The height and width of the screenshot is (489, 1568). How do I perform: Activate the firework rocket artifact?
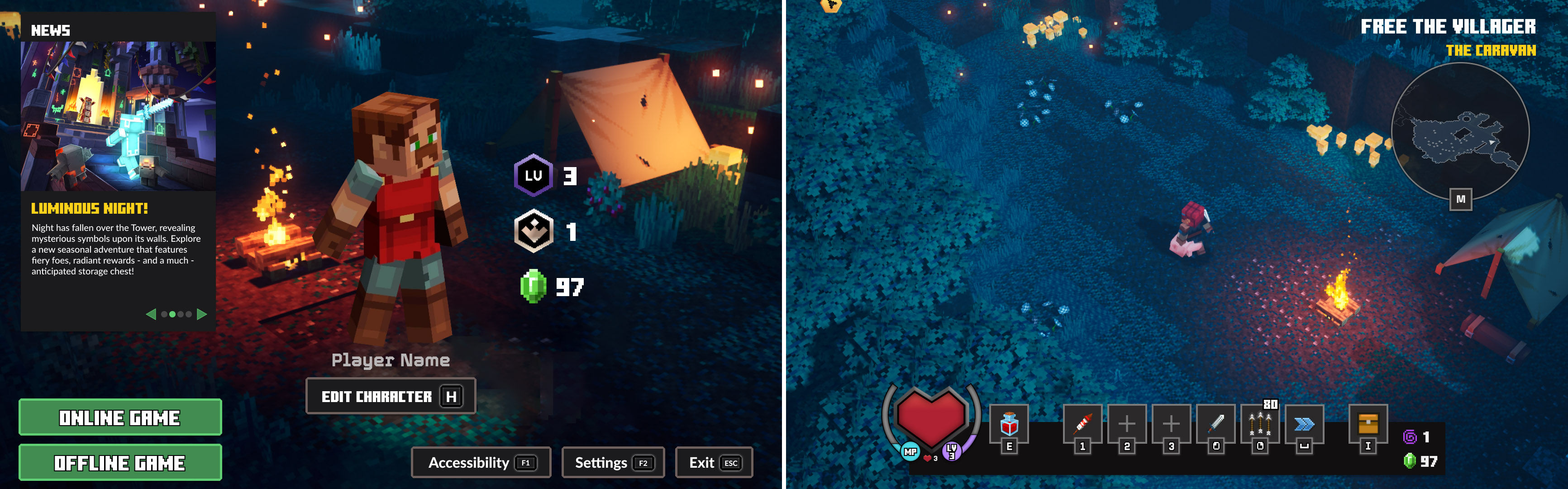[x=1082, y=424]
